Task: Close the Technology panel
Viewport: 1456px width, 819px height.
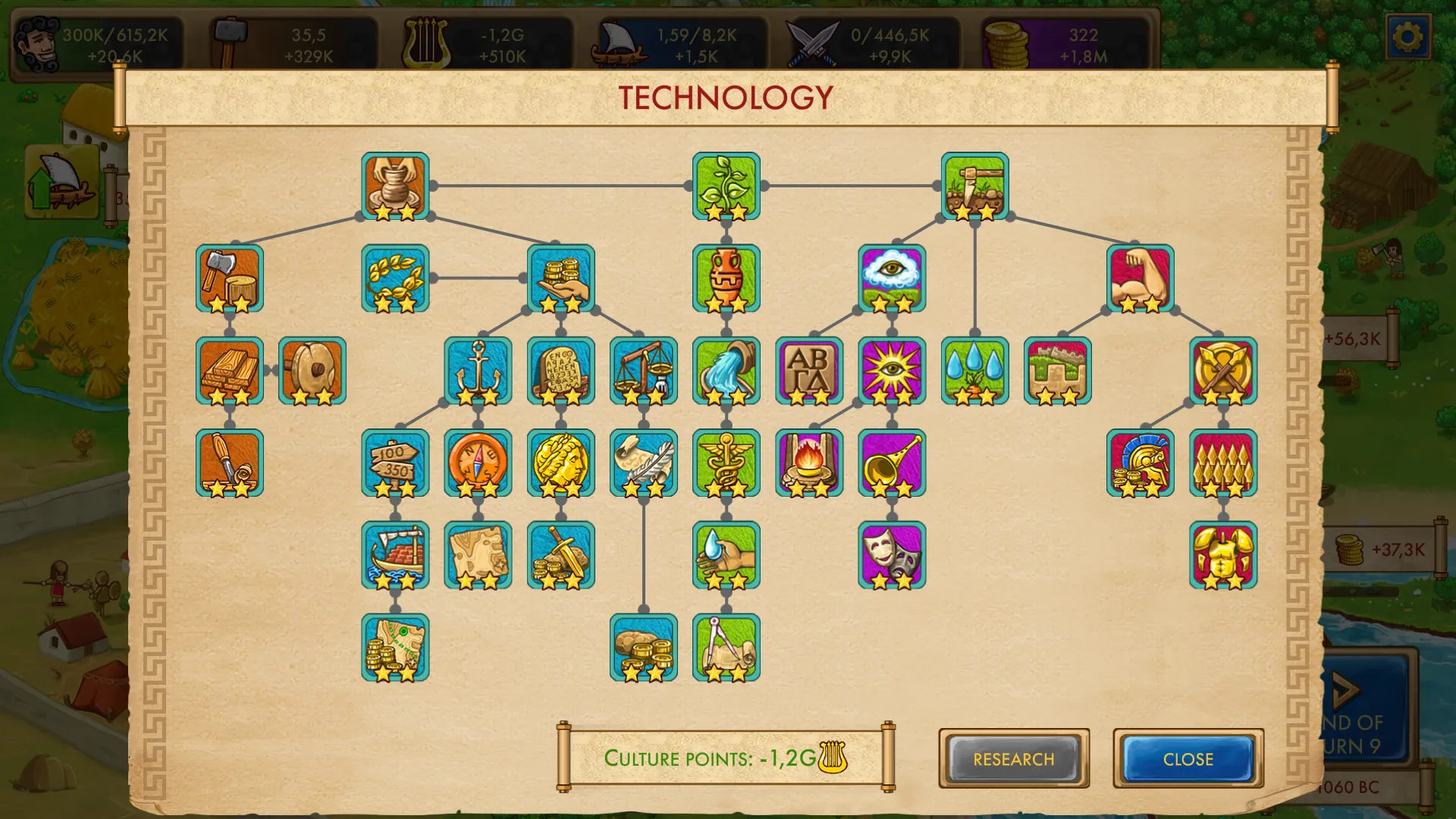Action: 1188,758
